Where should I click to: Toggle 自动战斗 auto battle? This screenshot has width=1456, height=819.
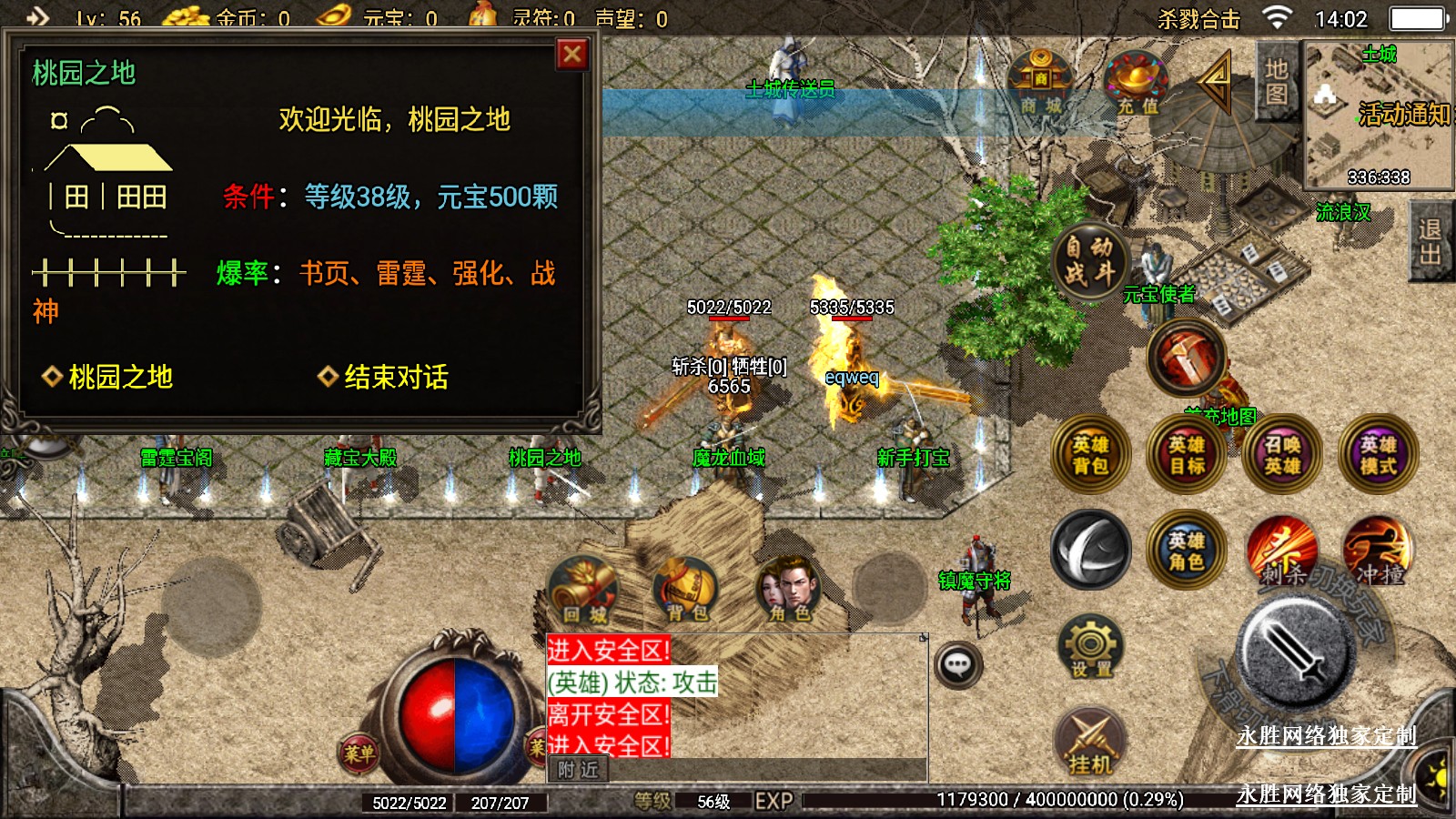pos(1089,260)
